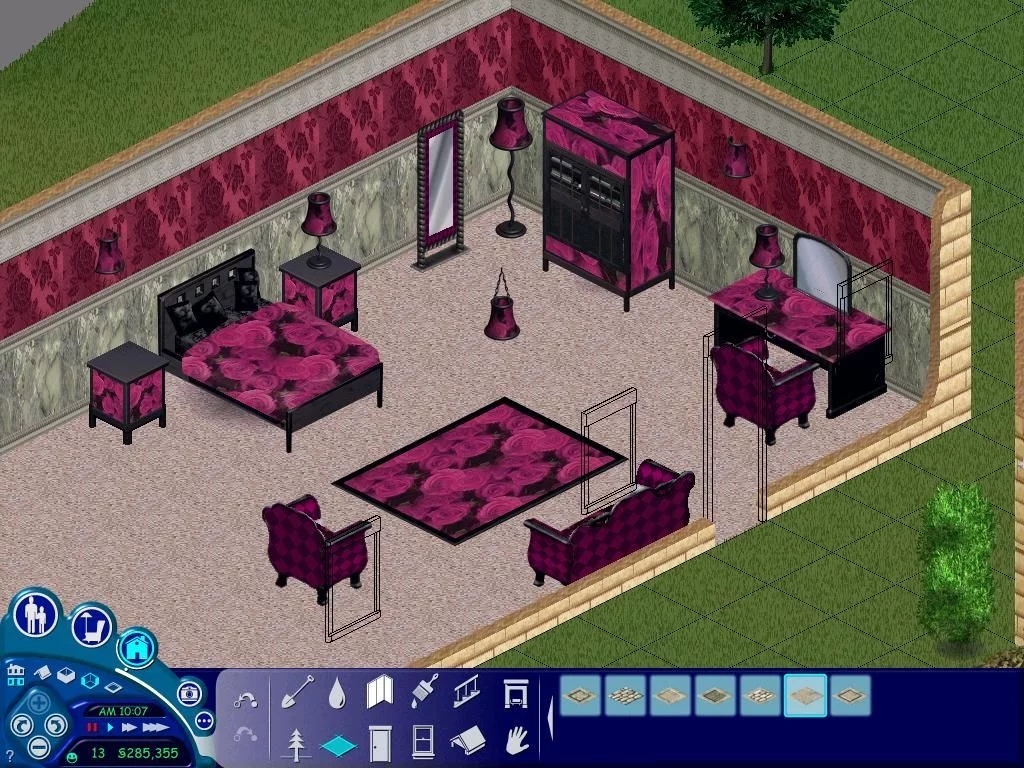Activate the hand tool
Image resolution: width=1024 pixels, height=768 pixels.
tap(515, 741)
